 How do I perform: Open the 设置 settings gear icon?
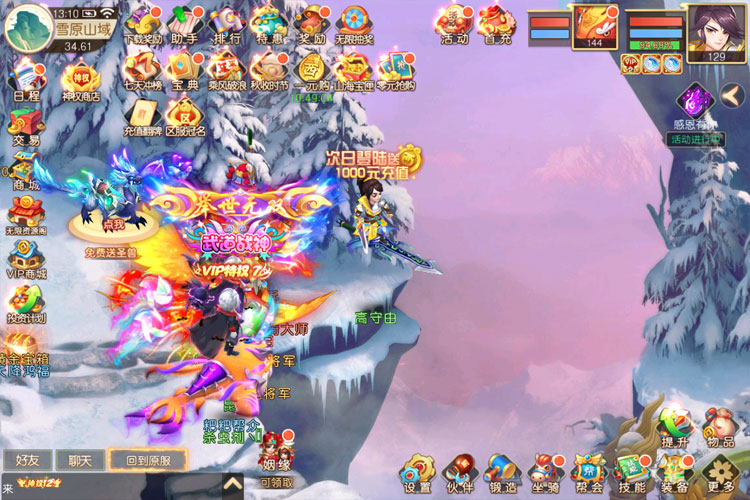click(x=418, y=470)
